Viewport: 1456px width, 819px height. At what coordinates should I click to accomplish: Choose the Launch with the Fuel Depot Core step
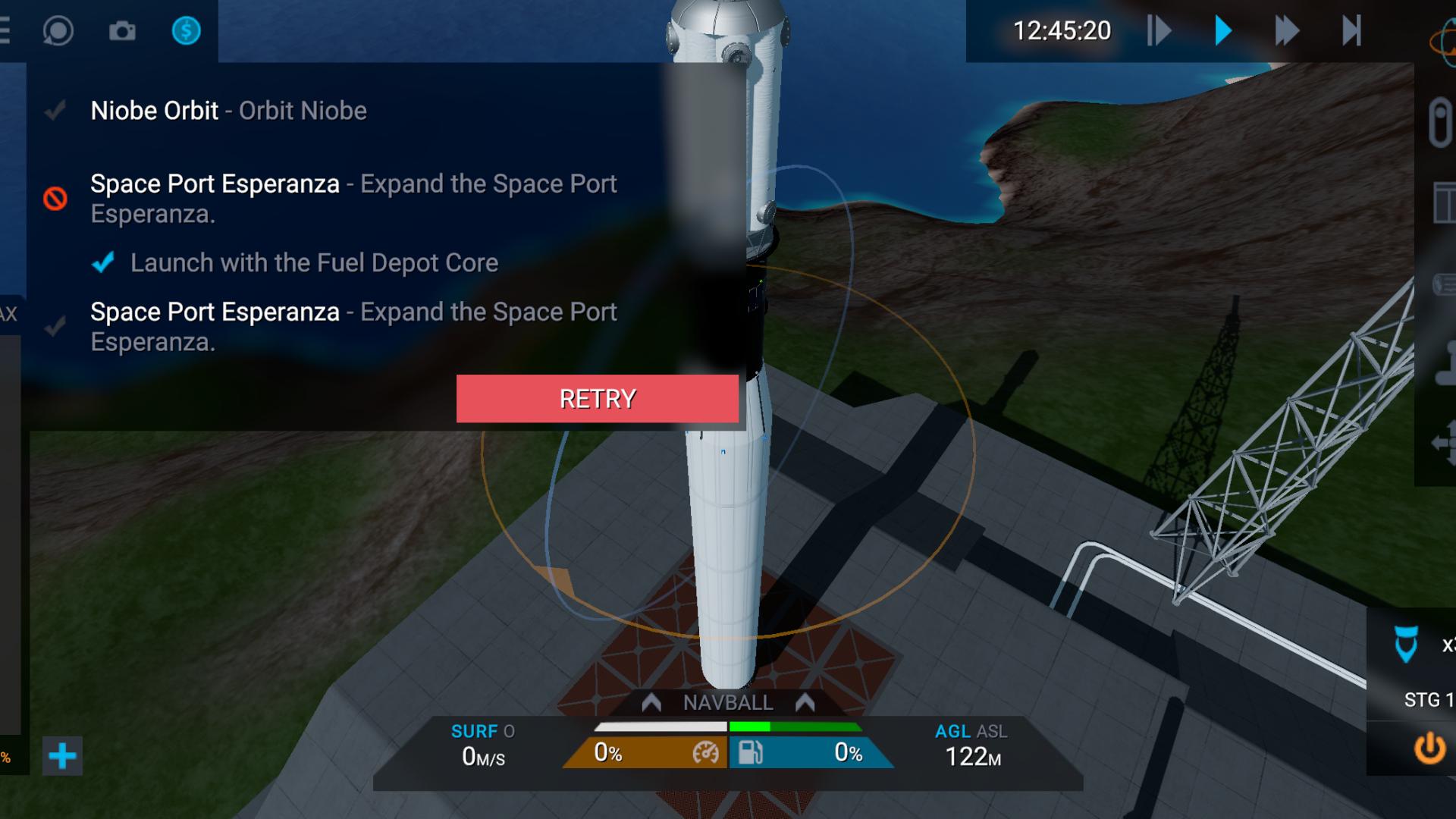313,263
